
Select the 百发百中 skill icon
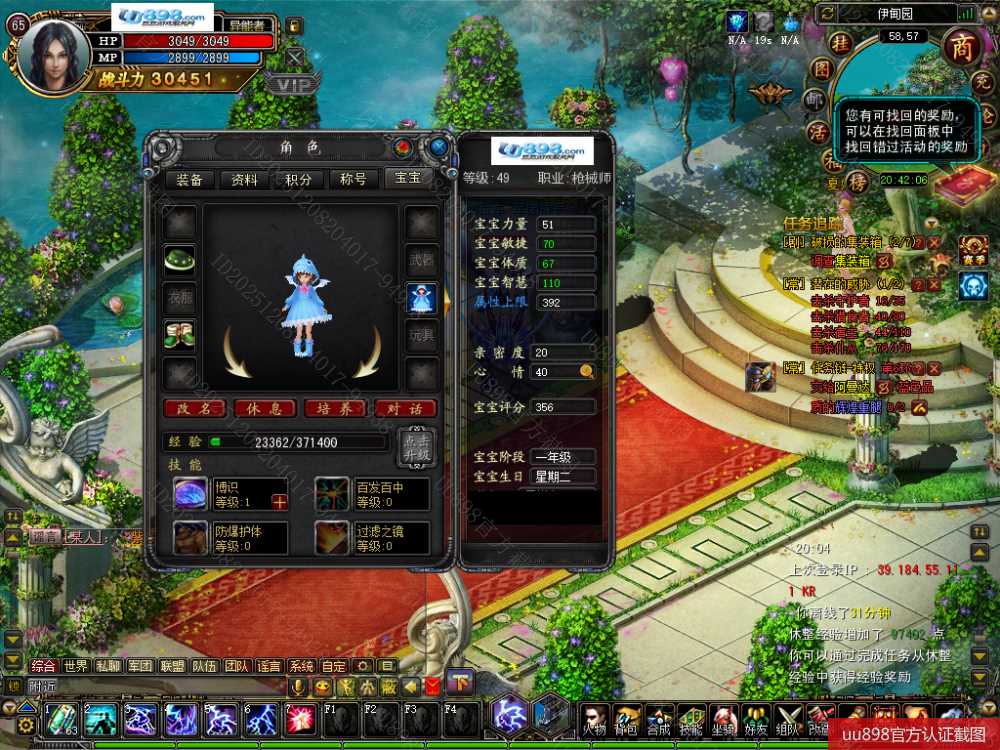(x=332, y=494)
